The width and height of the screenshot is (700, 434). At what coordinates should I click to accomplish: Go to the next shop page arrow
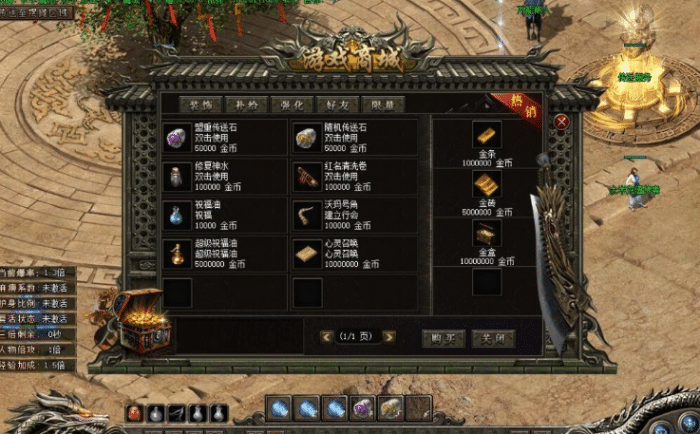pos(389,337)
